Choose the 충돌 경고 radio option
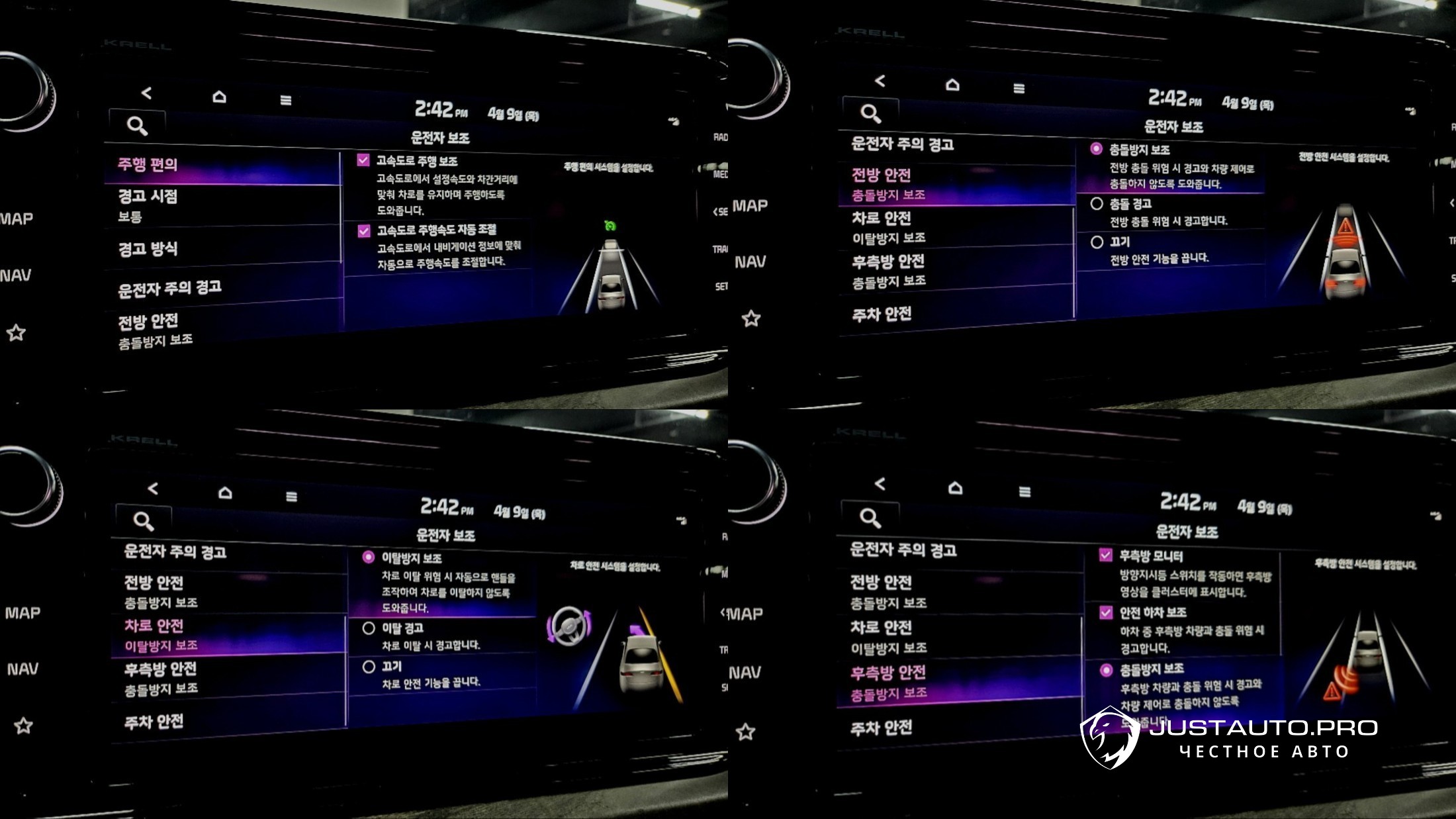The height and width of the screenshot is (819, 1456). [x=1097, y=204]
